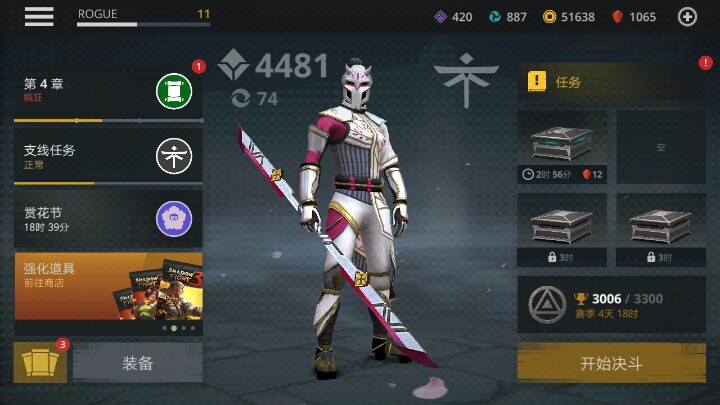Open Chapter 4 story mode

click(x=107, y=92)
